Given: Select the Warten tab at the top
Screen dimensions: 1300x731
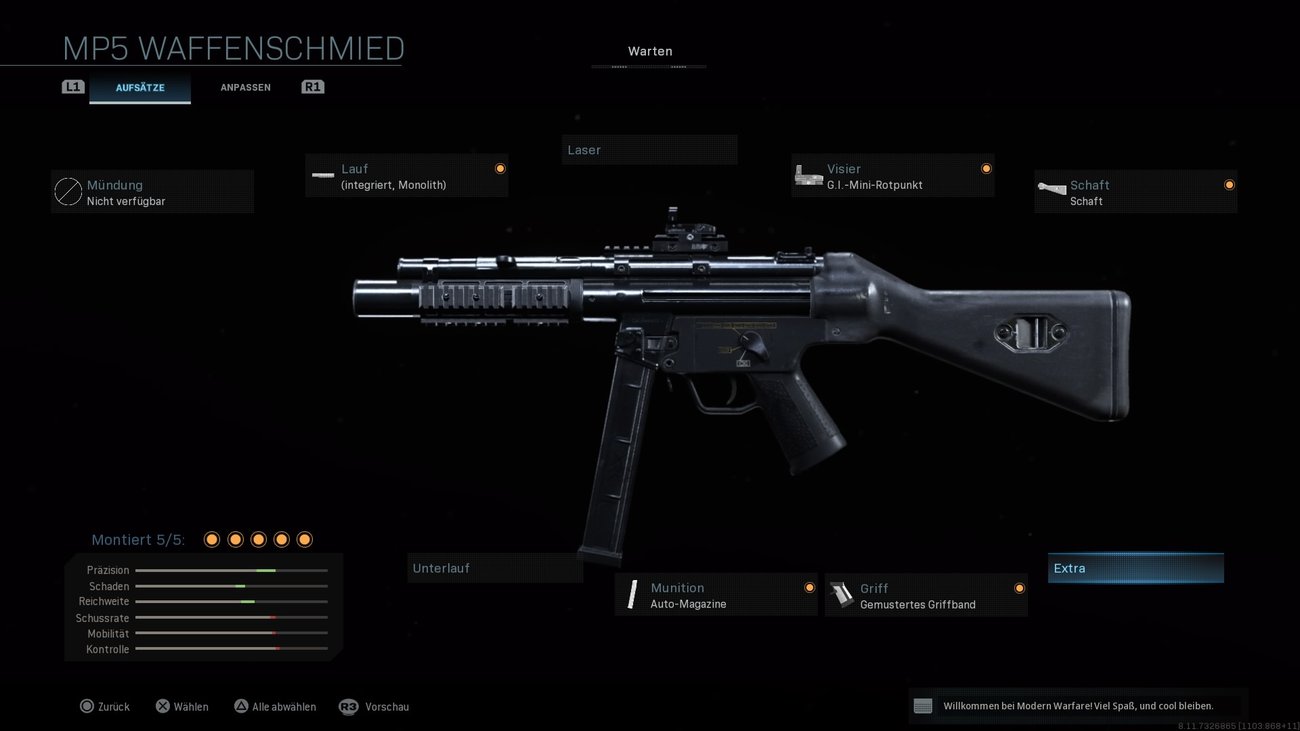Looking at the screenshot, I should click(649, 50).
